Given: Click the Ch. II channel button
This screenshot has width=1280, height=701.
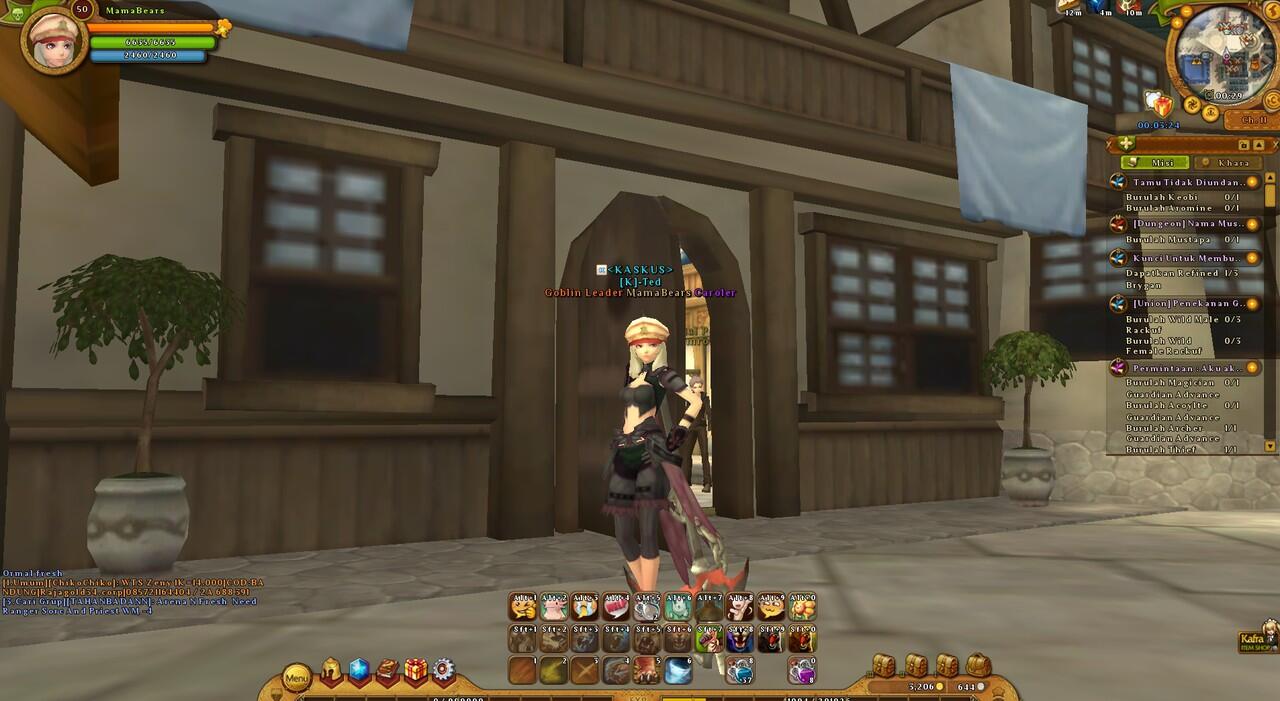Looking at the screenshot, I should [1253, 120].
